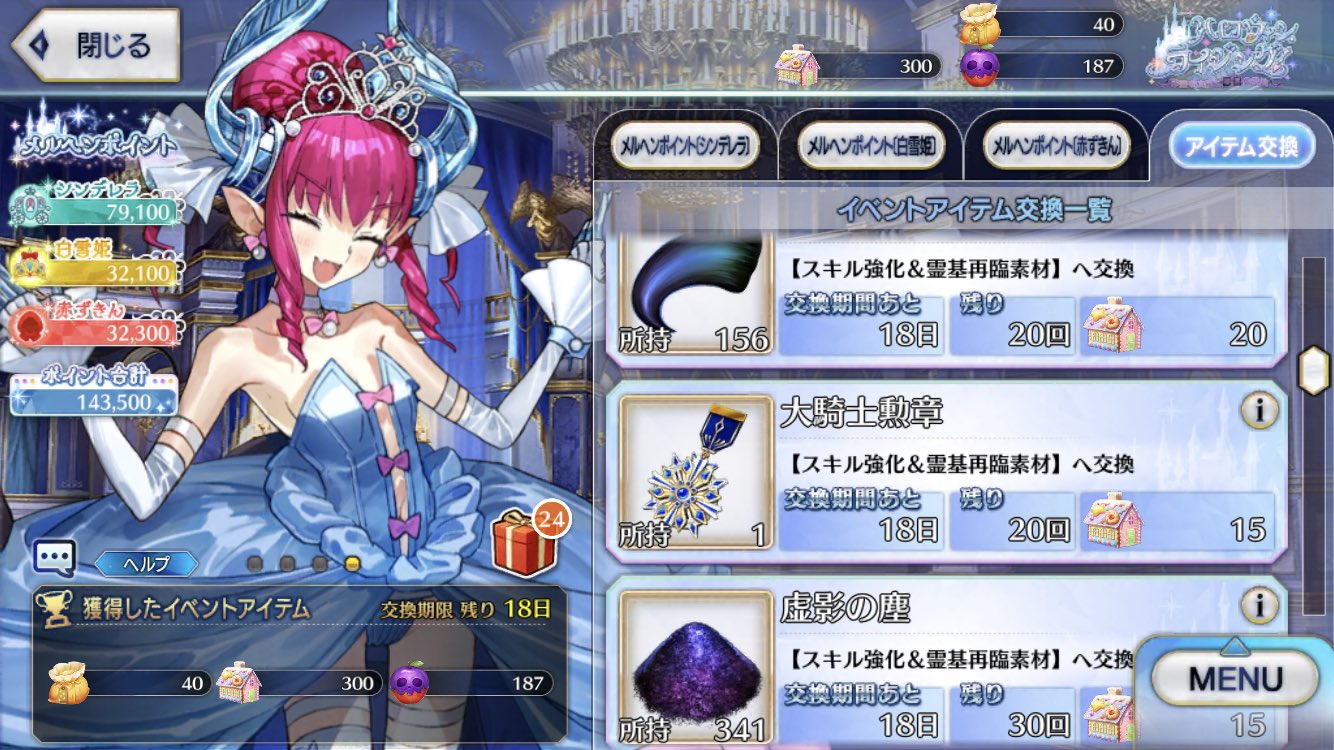Image resolution: width=1334 pixels, height=750 pixels.
Task: Click the yellow page indicator dot
Action: pos(354,563)
